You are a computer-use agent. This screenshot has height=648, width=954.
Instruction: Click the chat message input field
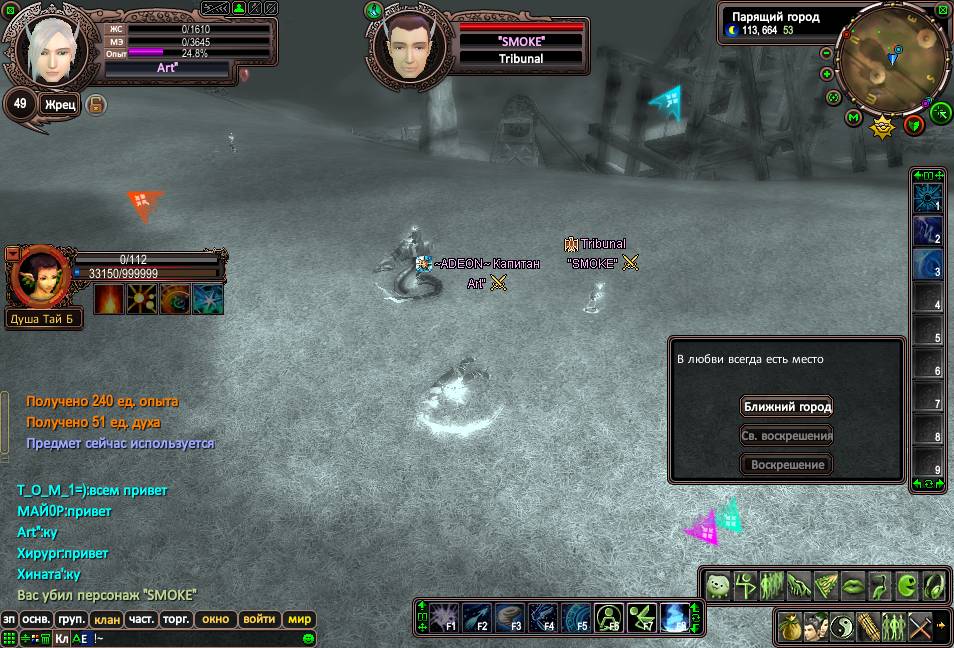click(200, 638)
